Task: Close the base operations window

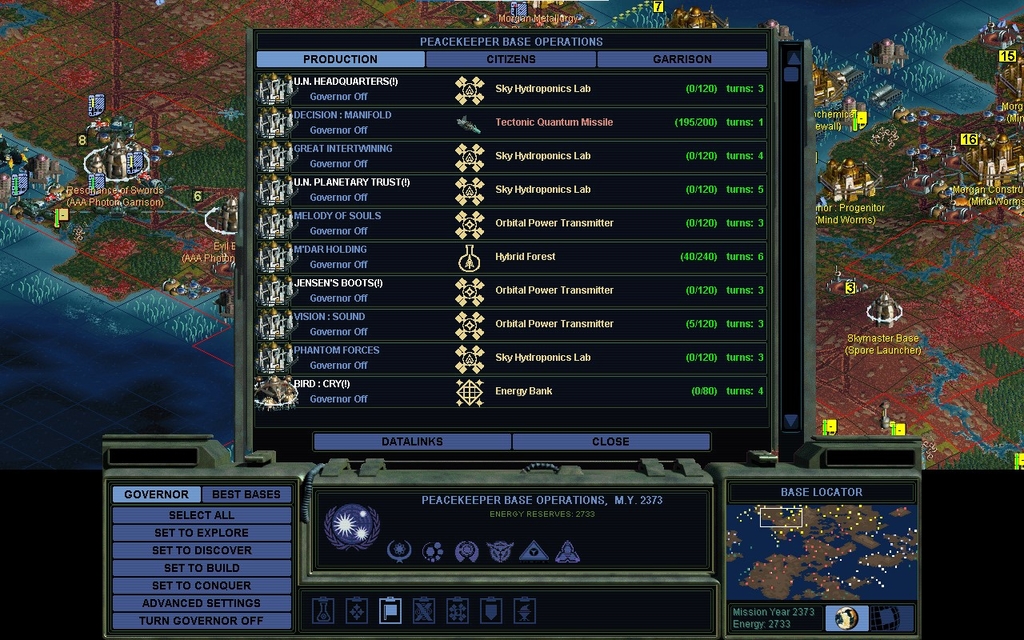Action: click(x=610, y=441)
